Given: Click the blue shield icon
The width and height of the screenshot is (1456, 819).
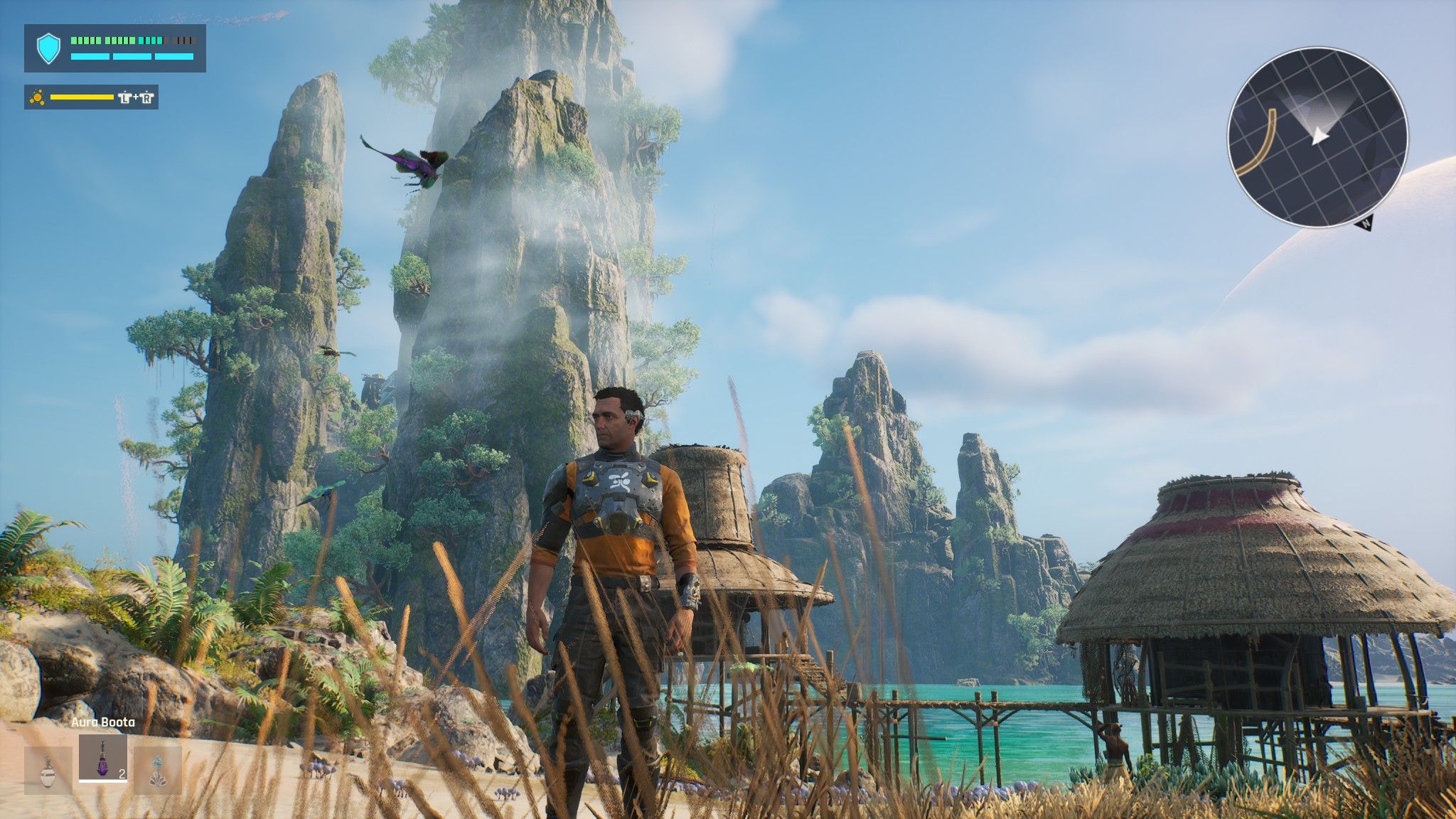Looking at the screenshot, I should (x=48, y=48).
